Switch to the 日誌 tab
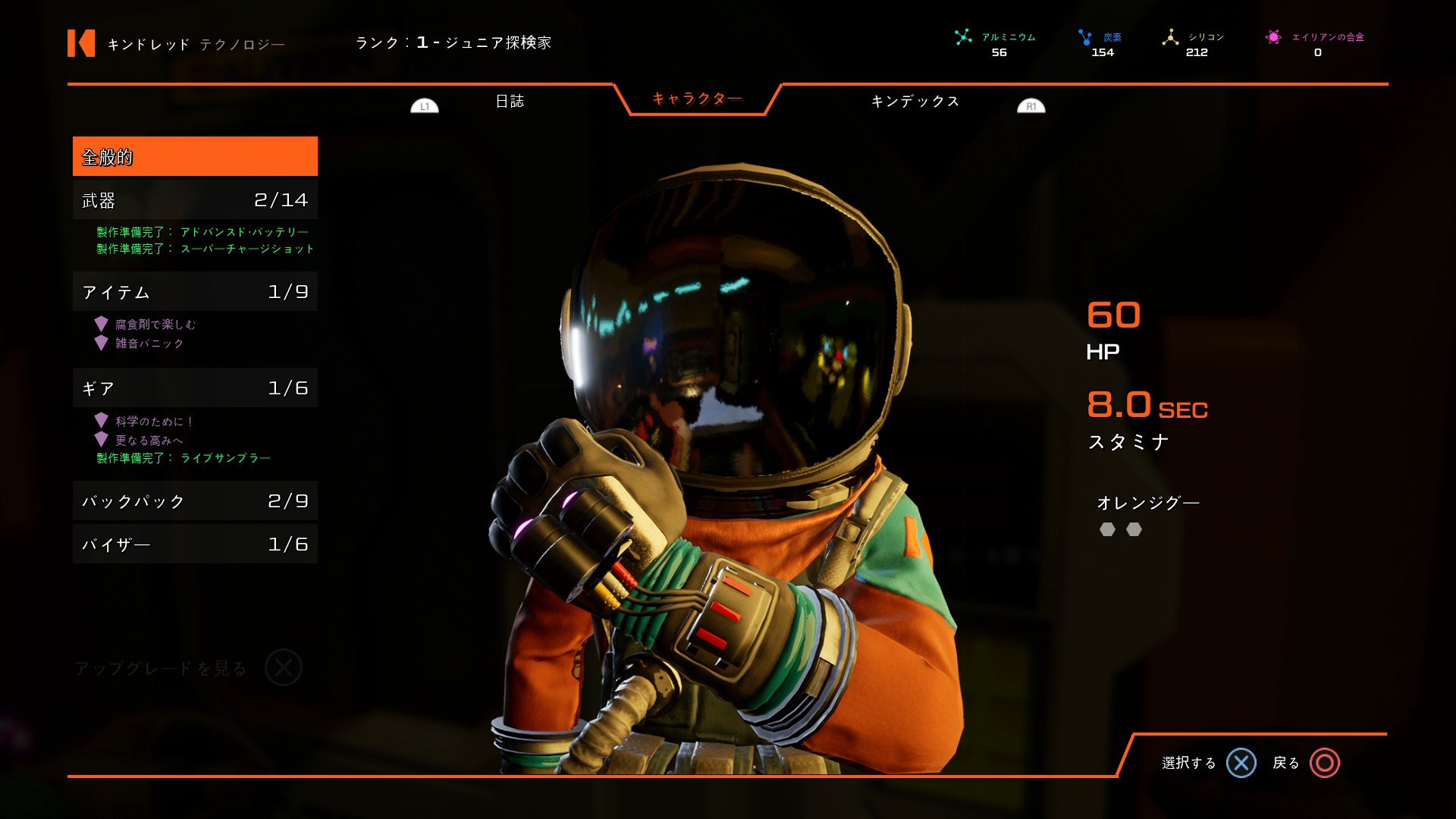 [510, 102]
